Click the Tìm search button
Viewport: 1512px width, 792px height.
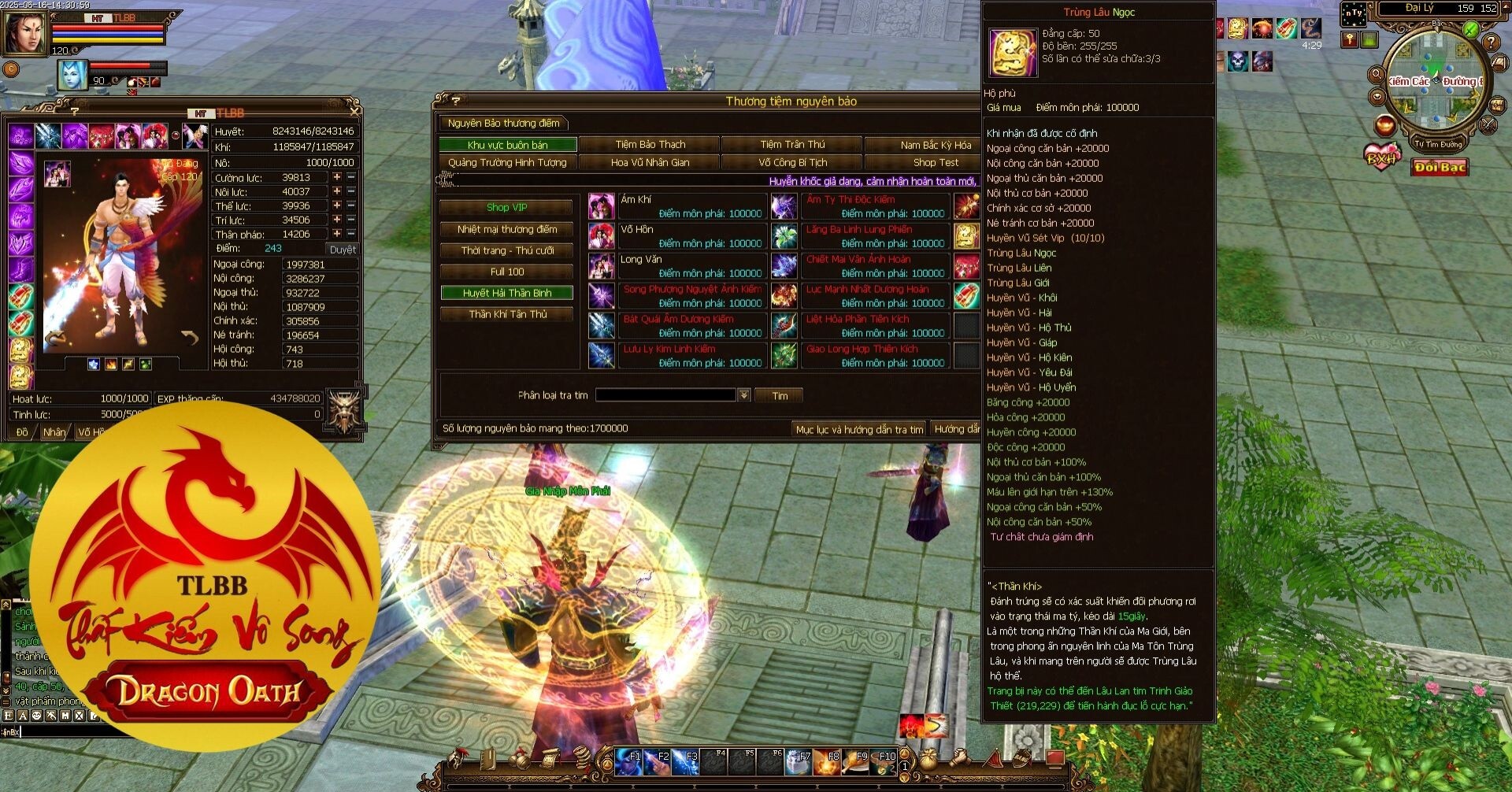(779, 396)
